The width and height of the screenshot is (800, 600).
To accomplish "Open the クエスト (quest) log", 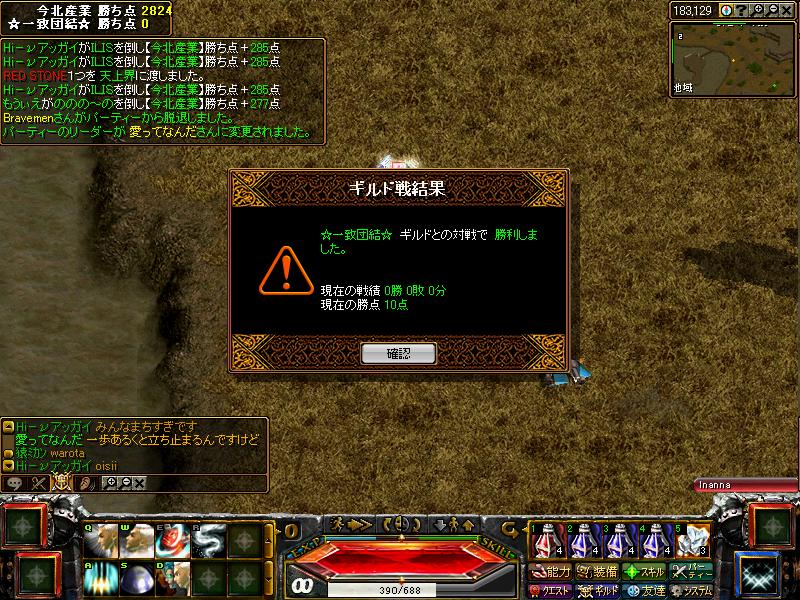I will 551,591.
